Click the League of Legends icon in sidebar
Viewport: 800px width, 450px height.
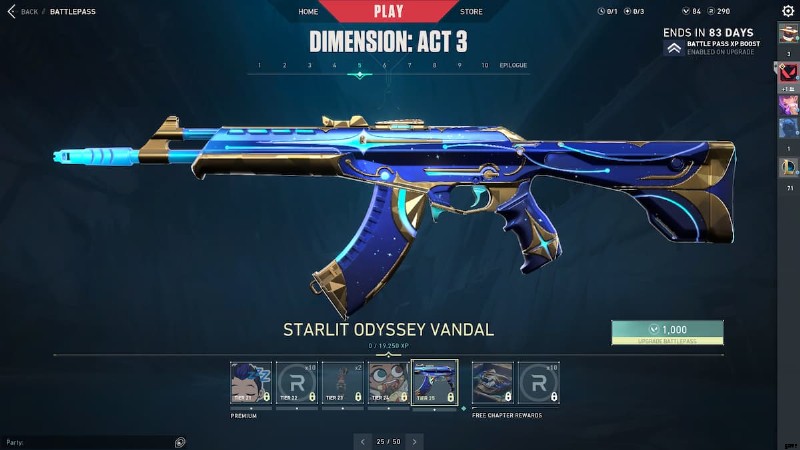click(788, 167)
